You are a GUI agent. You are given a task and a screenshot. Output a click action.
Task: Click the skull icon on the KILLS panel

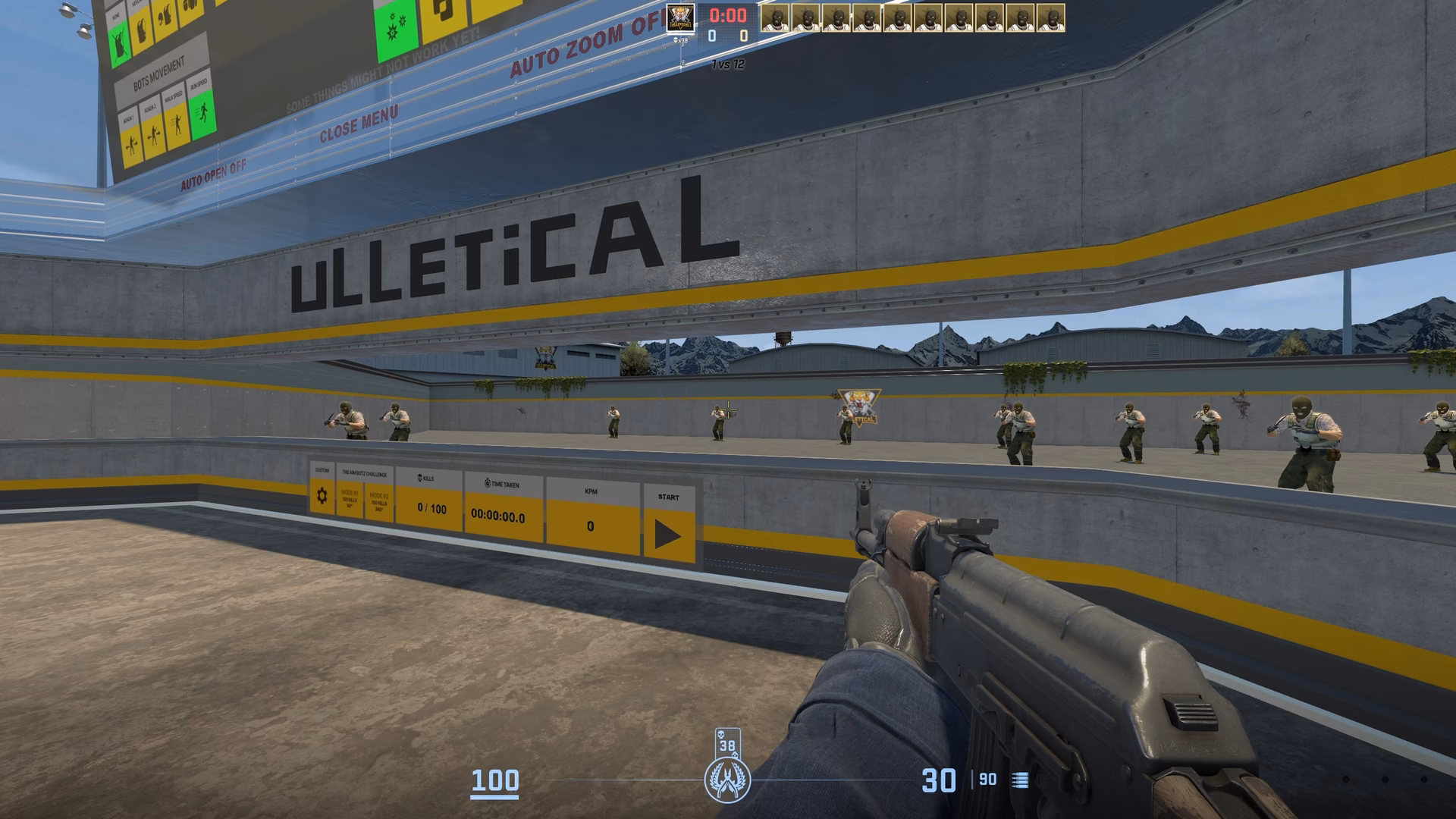pos(419,478)
